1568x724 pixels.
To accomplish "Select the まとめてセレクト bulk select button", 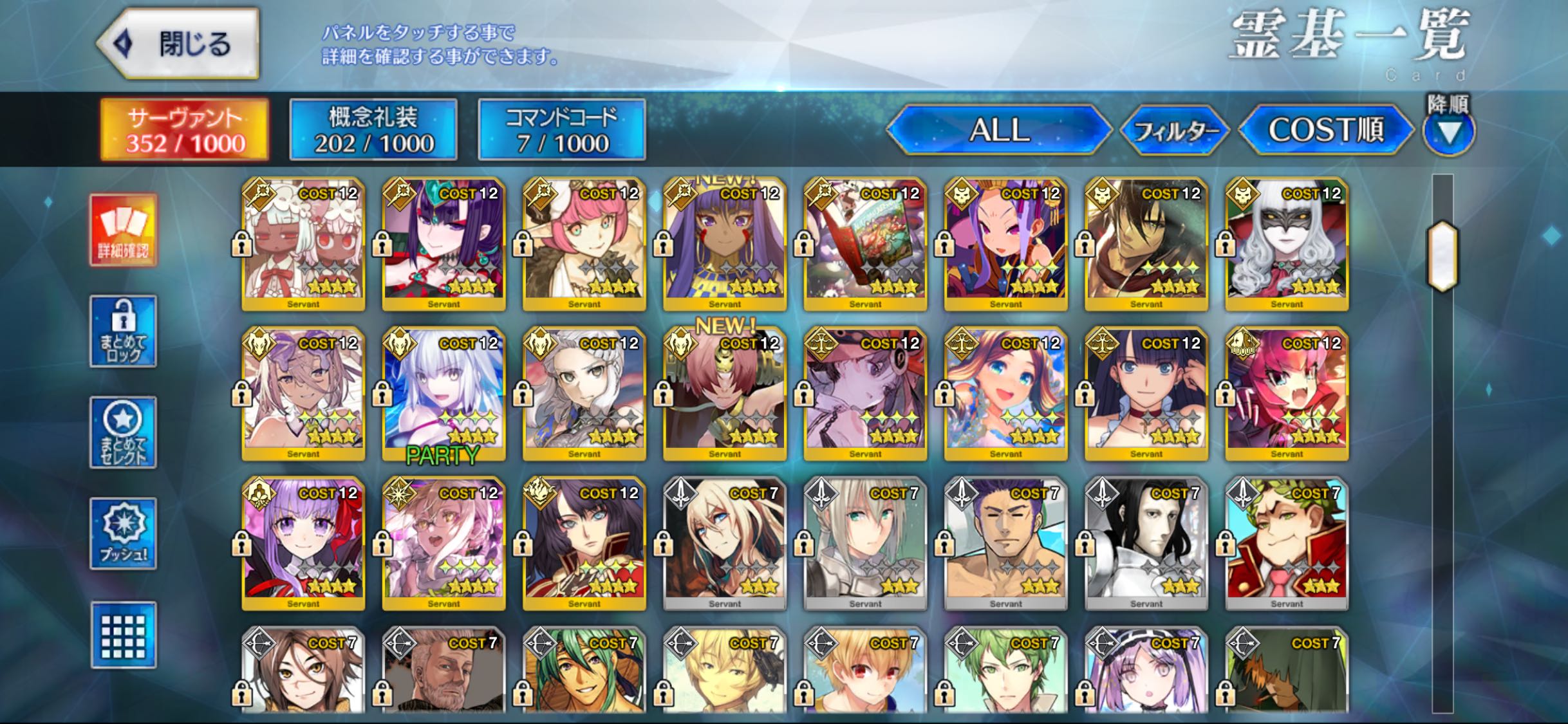I will point(123,432).
